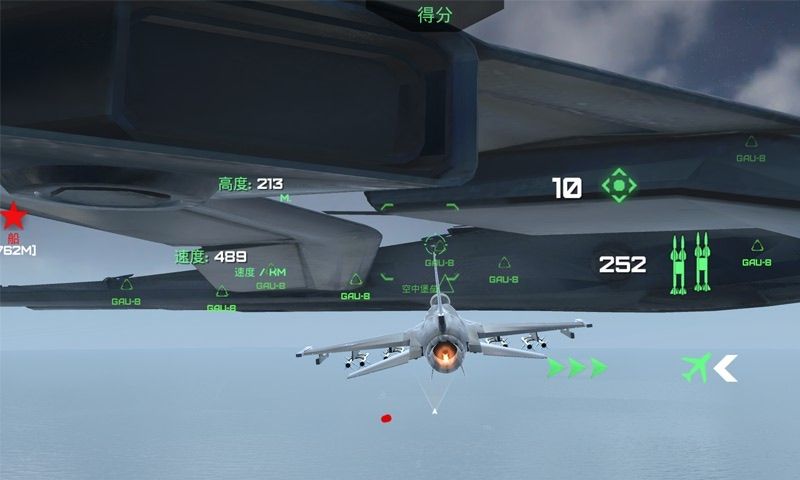Click the white chevron arrow

(x=725, y=368)
